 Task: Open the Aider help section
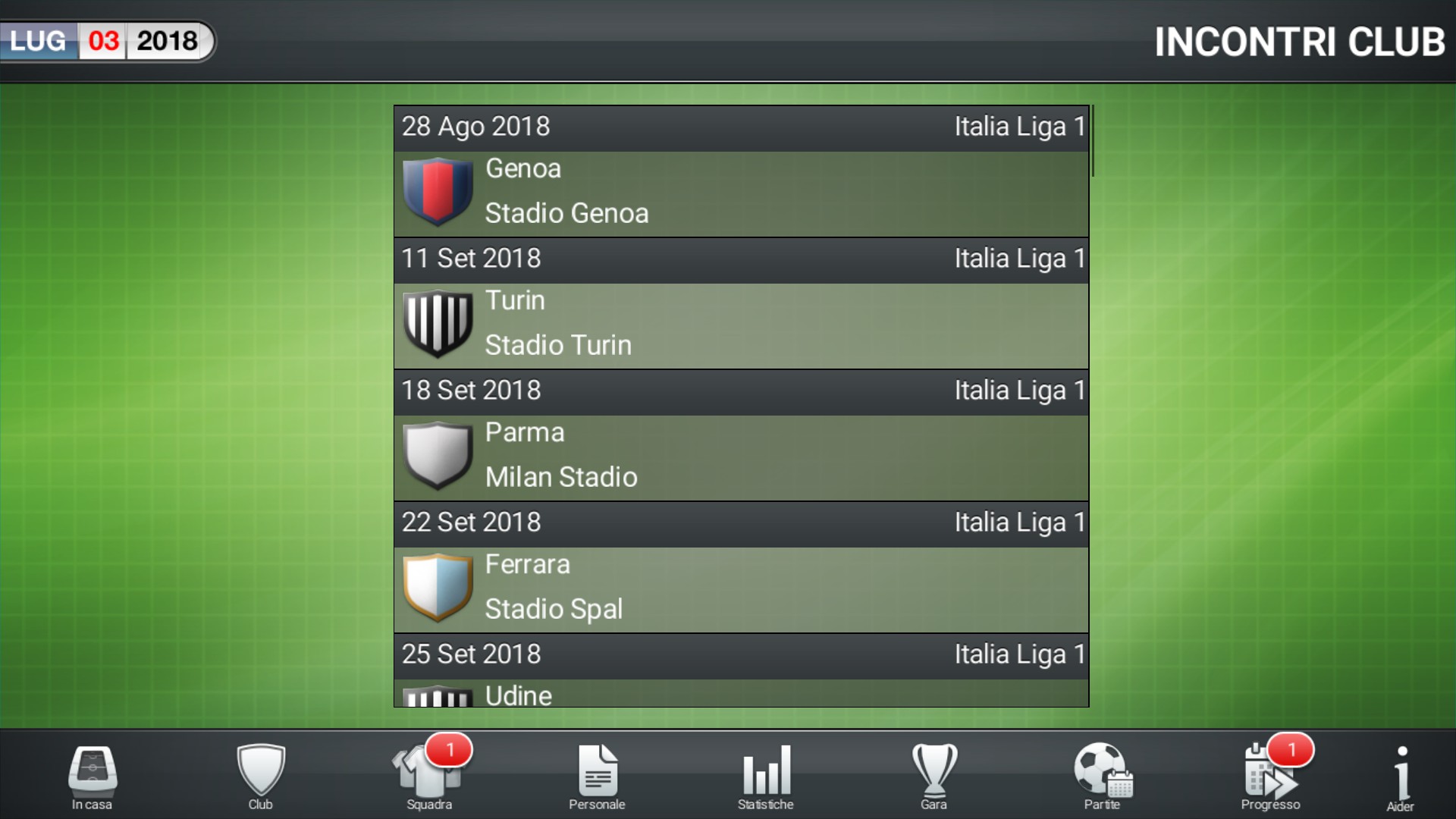(x=1403, y=775)
